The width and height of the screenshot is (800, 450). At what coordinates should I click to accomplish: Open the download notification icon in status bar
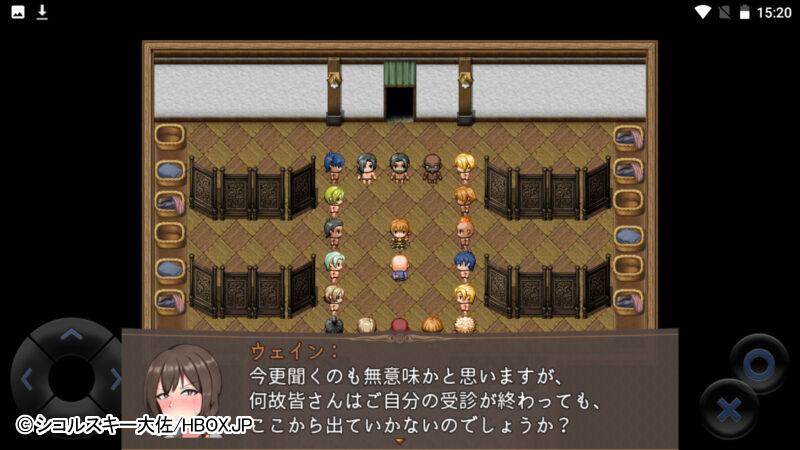(x=42, y=12)
